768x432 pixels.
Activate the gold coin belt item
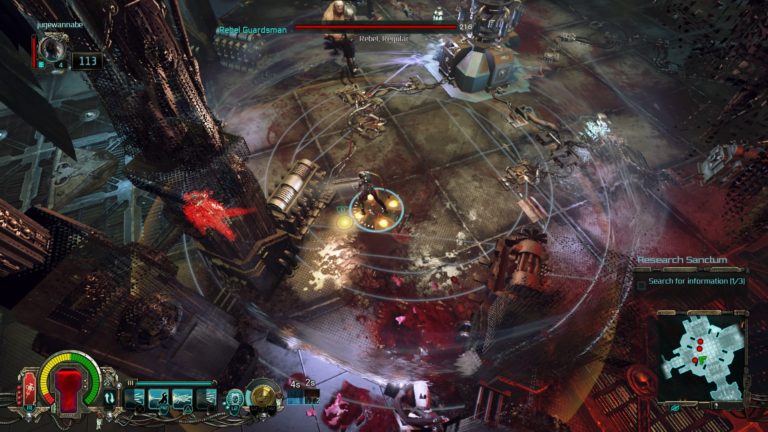tap(263, 395)
